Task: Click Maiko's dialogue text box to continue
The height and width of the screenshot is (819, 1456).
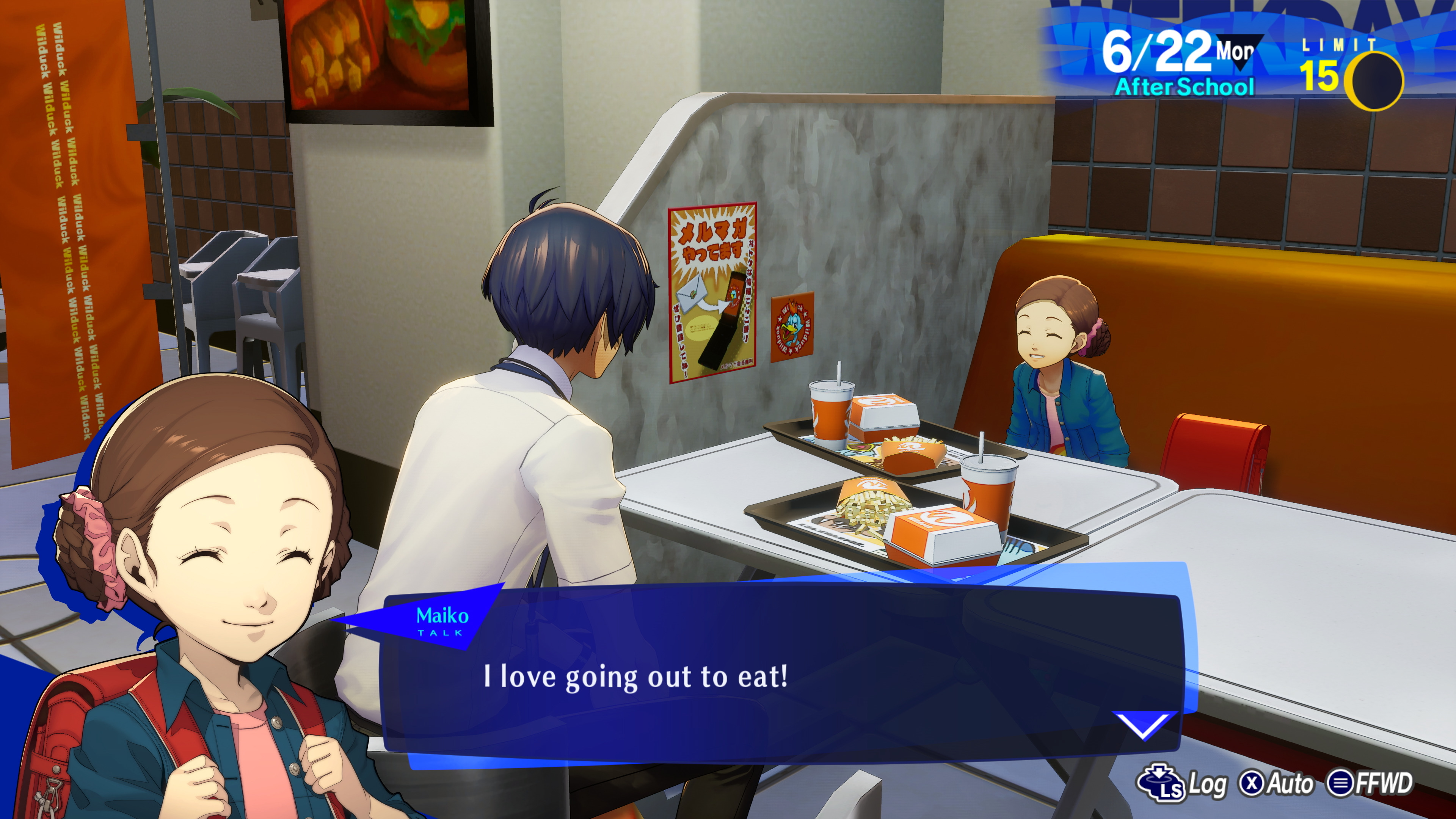Action: point(780,676)
